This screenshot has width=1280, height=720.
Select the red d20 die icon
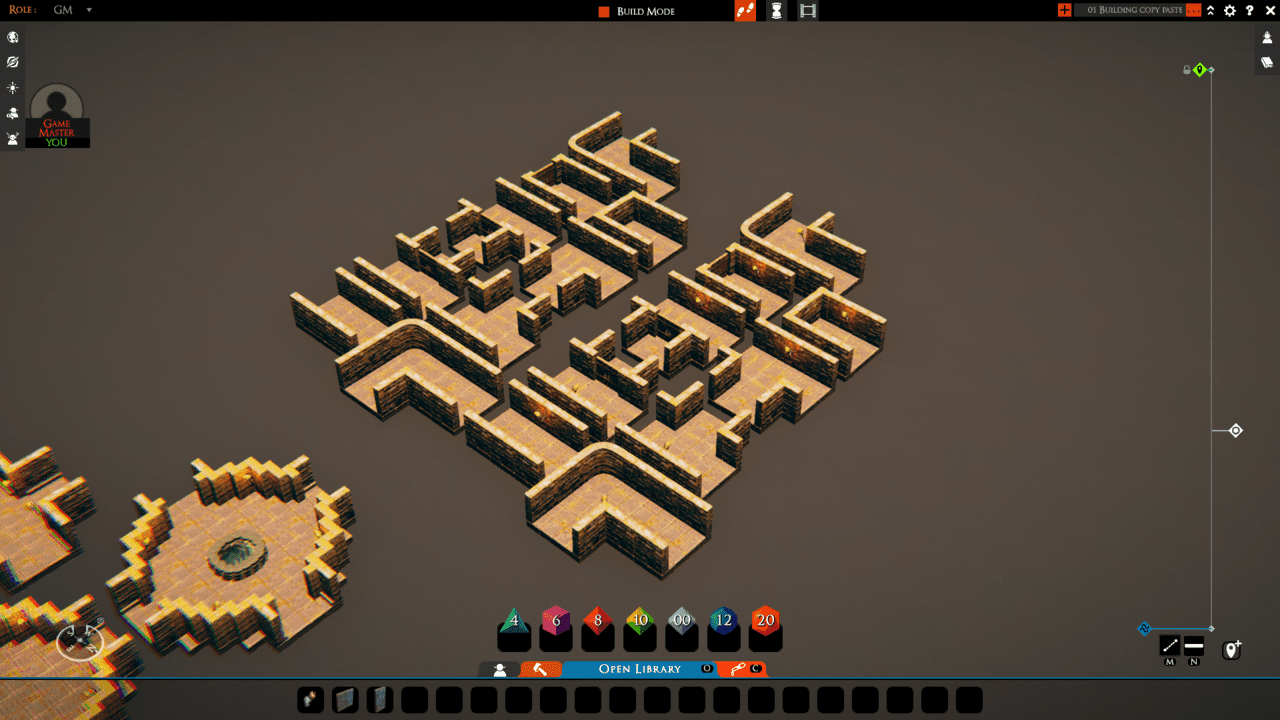pos(765,622)
